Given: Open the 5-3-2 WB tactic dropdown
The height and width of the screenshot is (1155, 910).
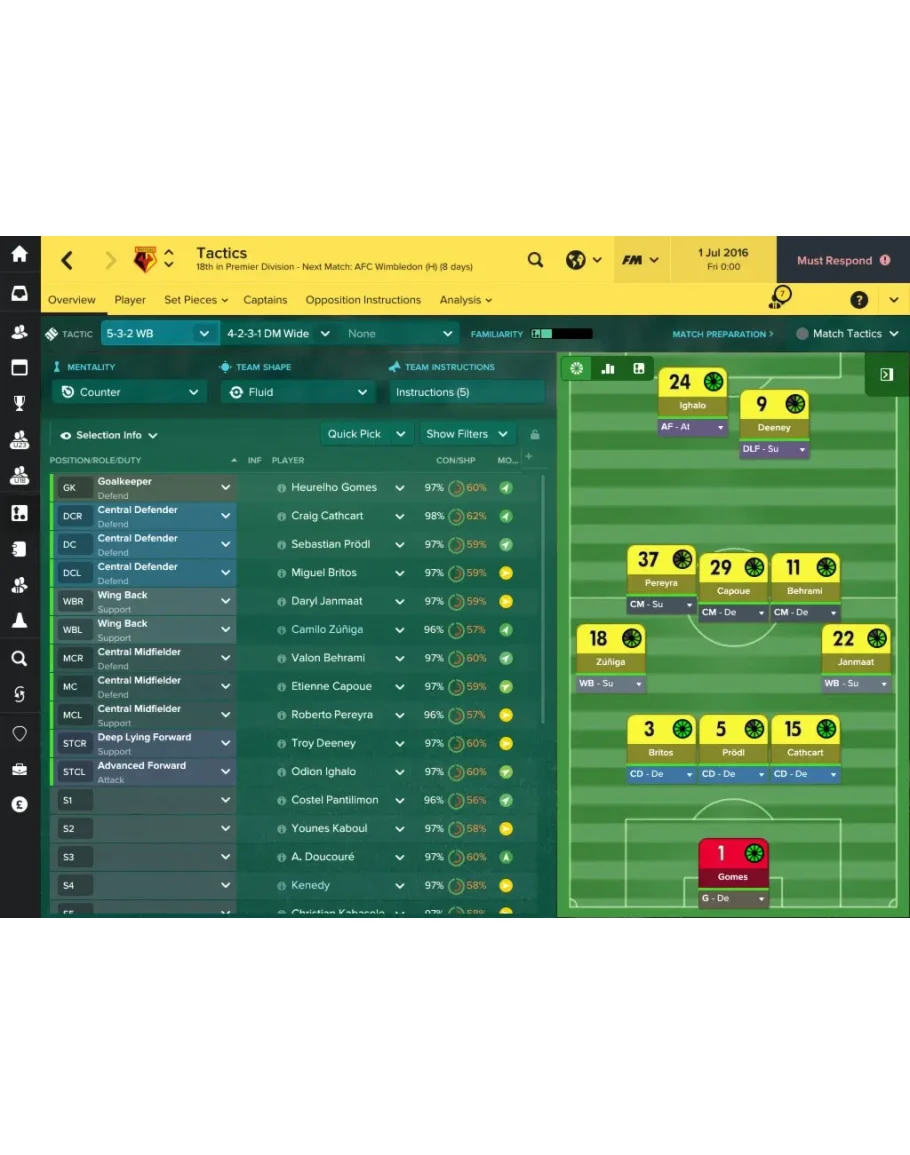Looking at the screenshot, I should pyautogui.click(x=158, y=334).
